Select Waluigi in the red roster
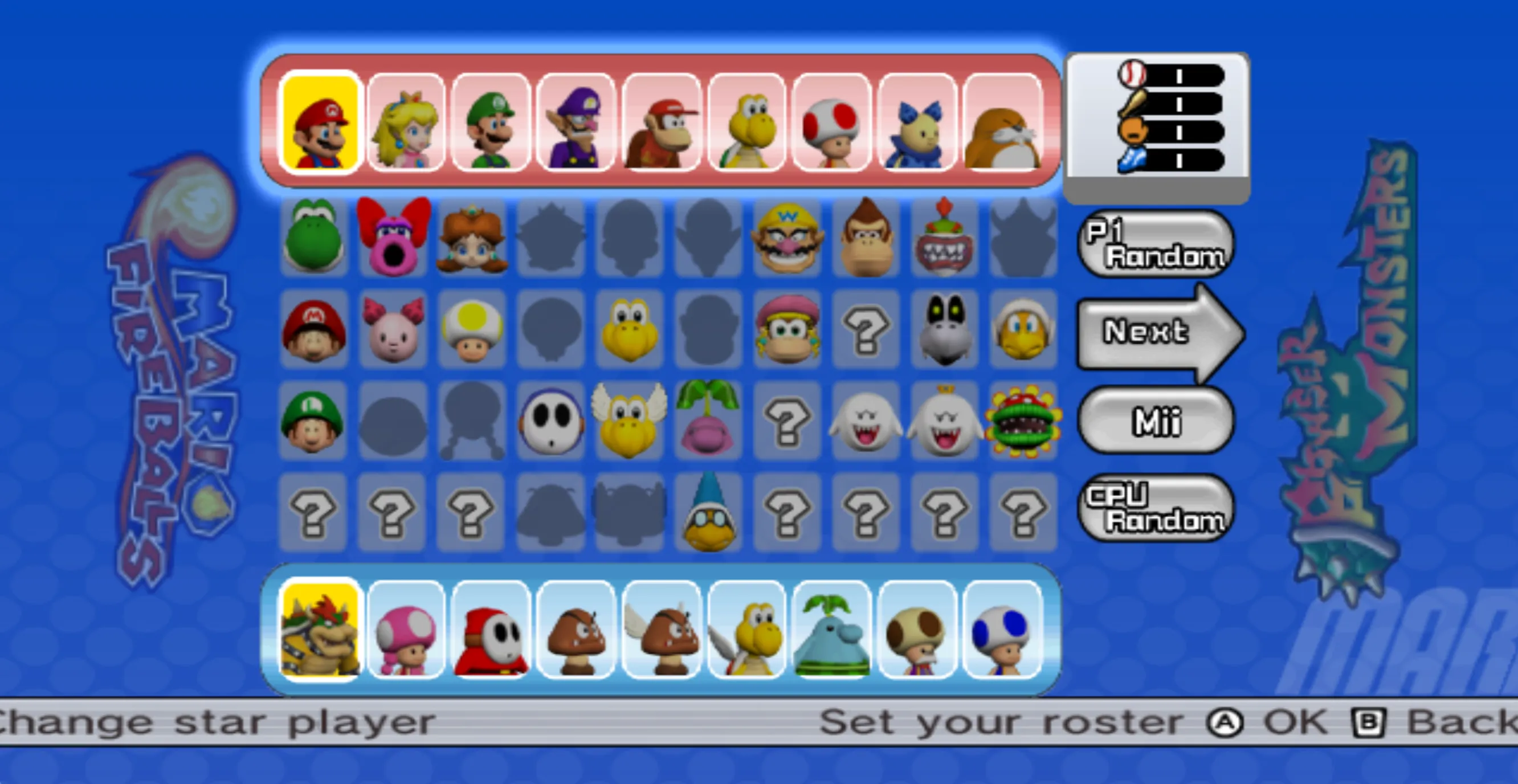The height and width of the screenshot is (784, 1518). click(x=576, y=122)
